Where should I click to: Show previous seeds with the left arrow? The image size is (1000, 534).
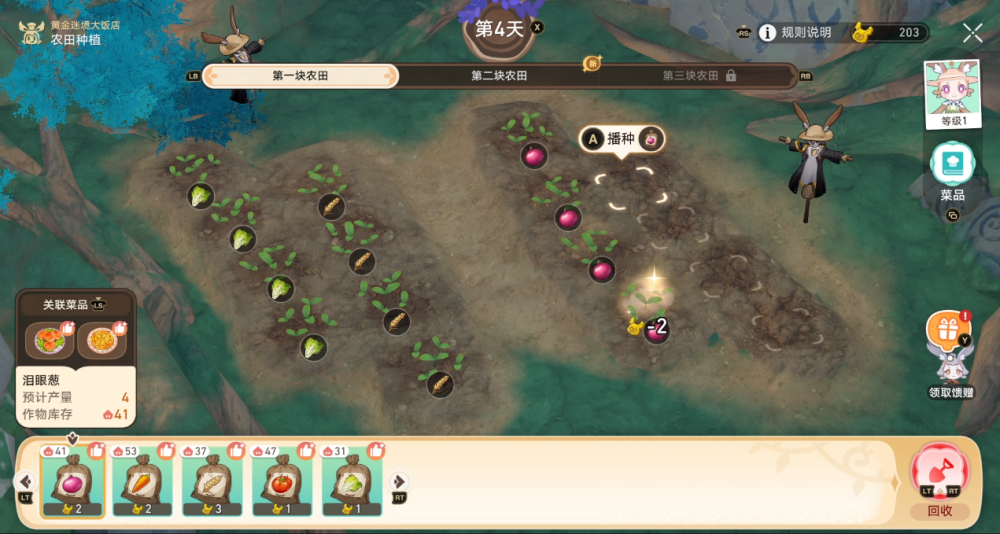tap(27, 482)
